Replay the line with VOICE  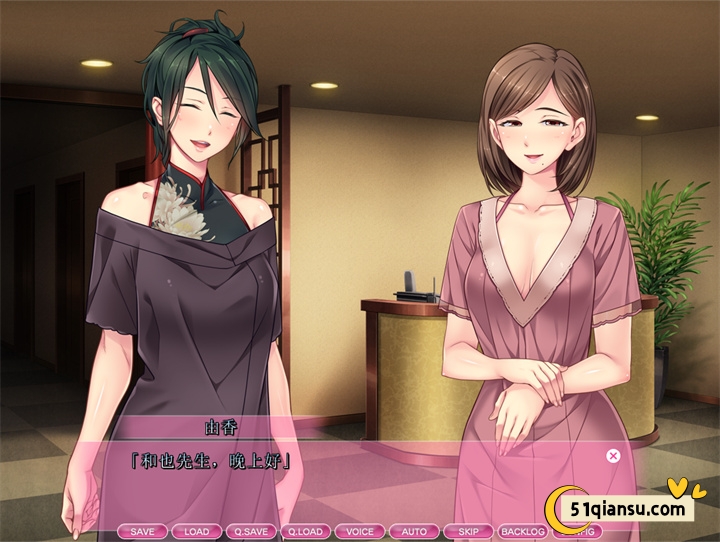(x=359, y=531)
